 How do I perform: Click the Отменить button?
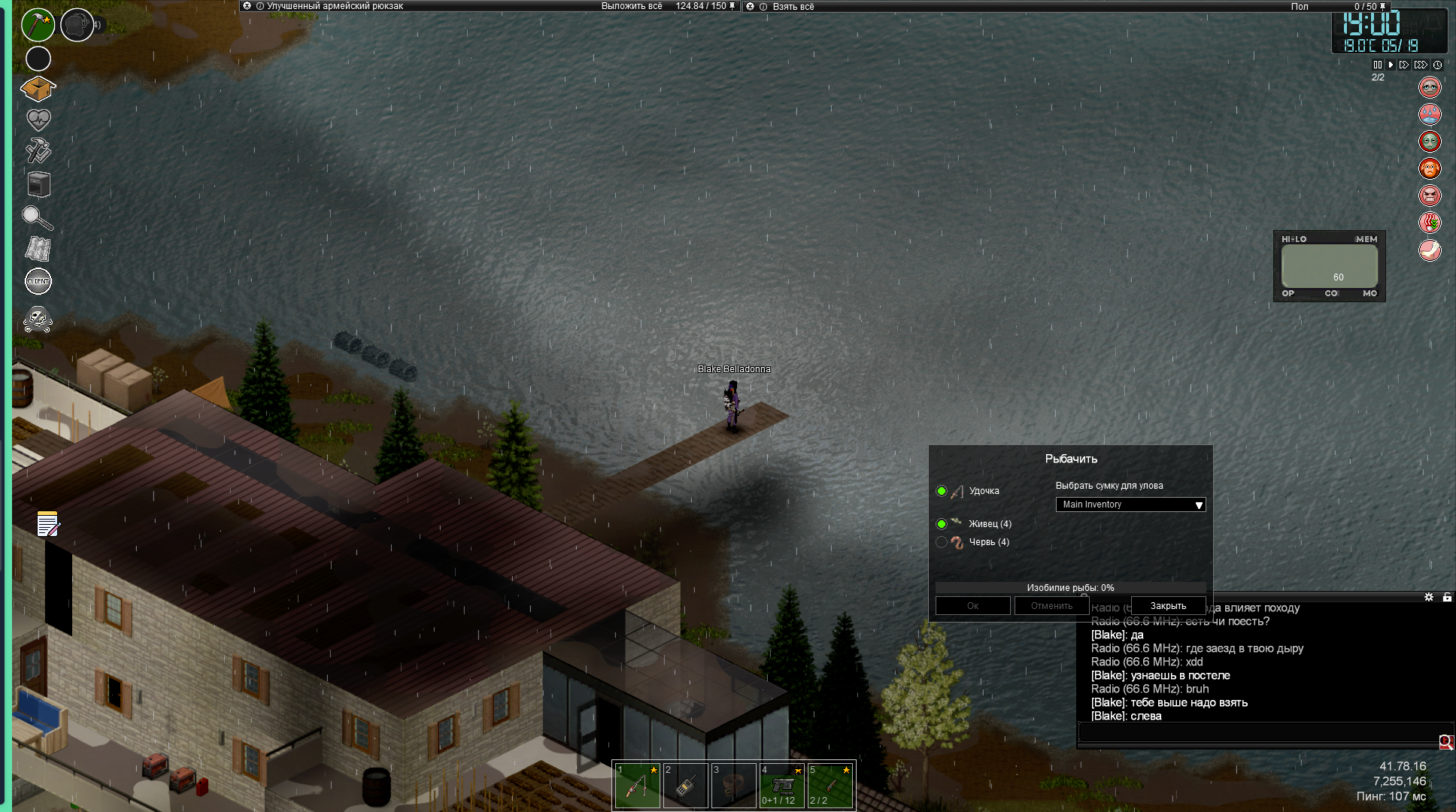click(x=1051, y=606)
